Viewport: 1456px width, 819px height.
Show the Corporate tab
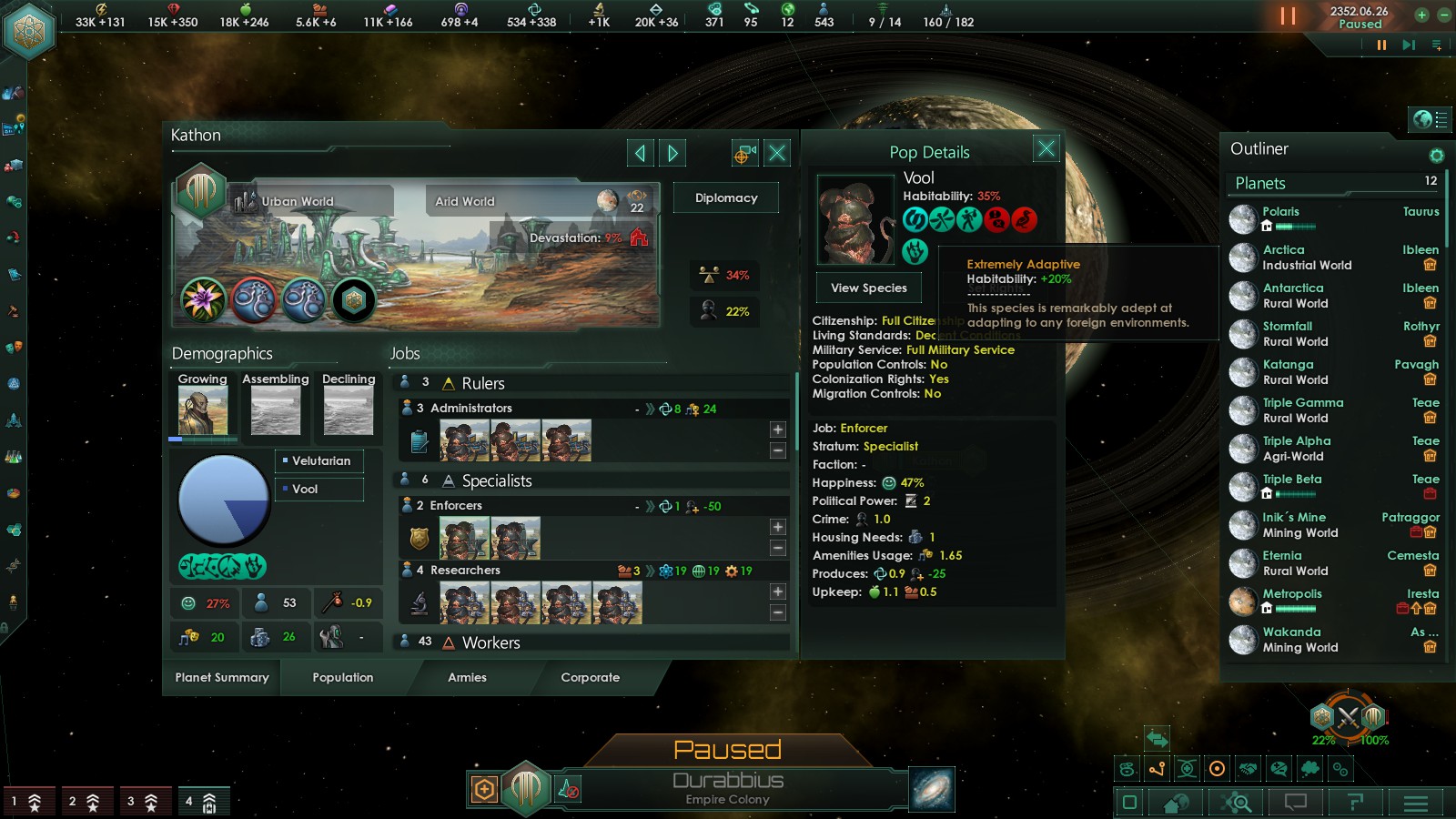click(590, 677)
